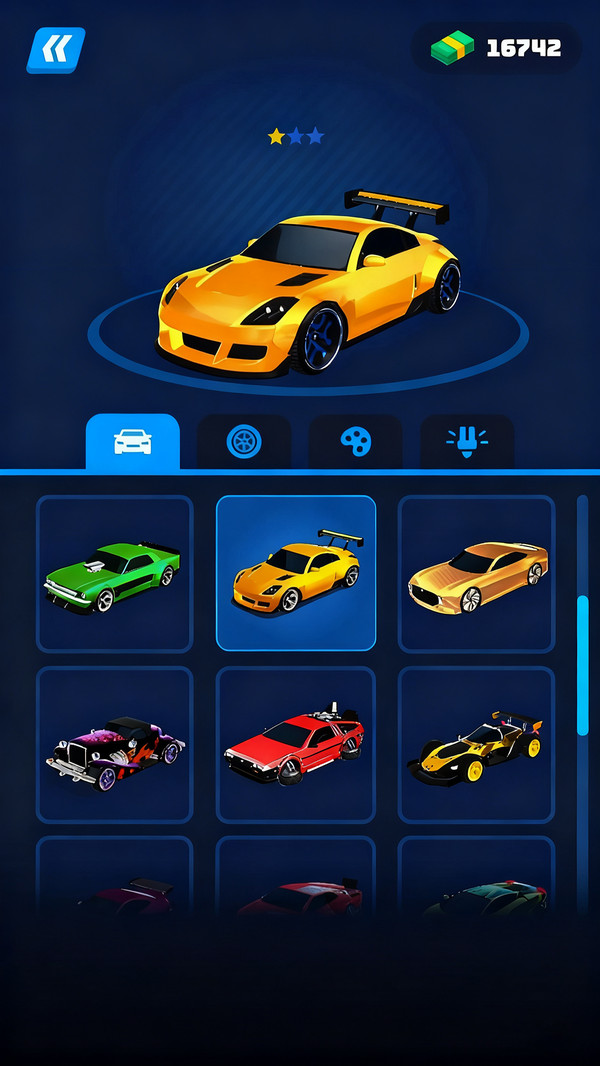This screenshot has width=600, height=1066.
Task: Select the gold concept coupe tile
Action: [477, 574]
